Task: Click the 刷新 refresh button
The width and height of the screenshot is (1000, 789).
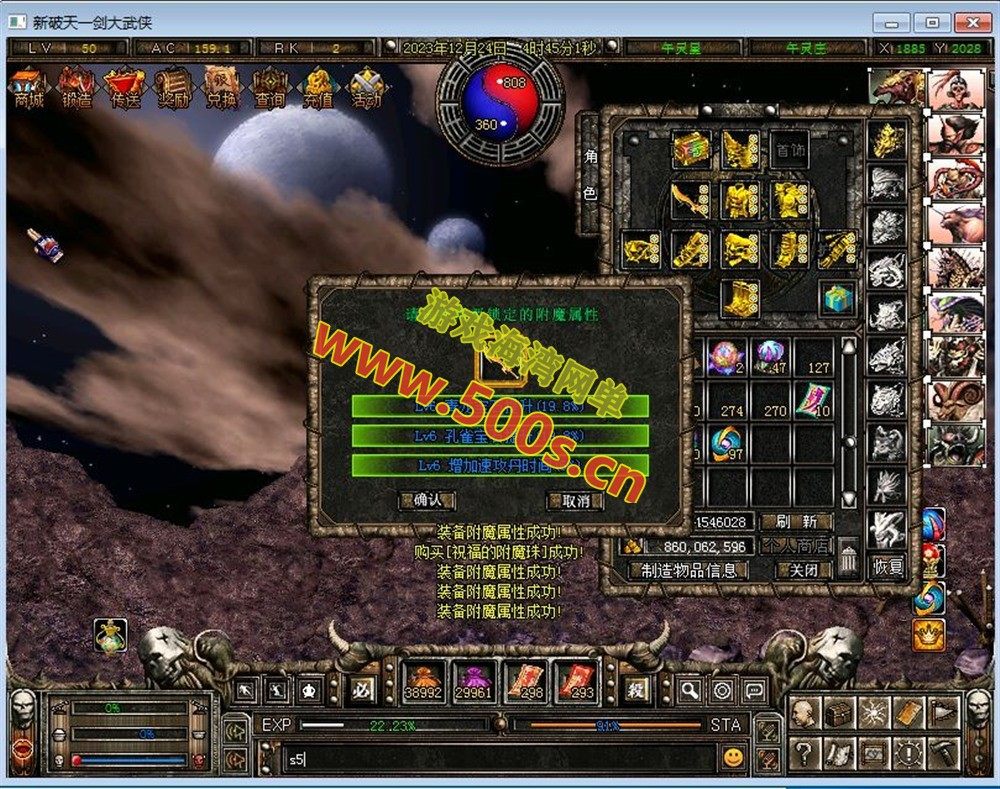Action: [796, 522]
